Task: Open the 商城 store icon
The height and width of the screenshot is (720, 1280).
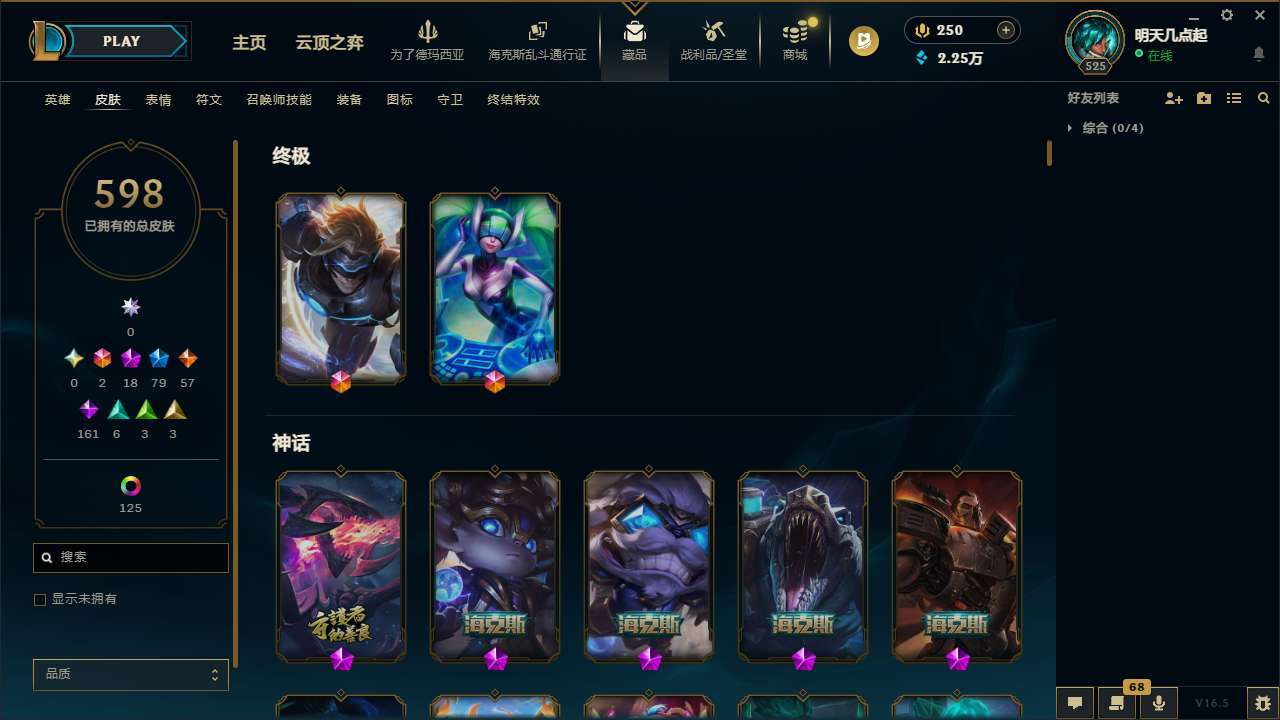Action: [794, 40]
